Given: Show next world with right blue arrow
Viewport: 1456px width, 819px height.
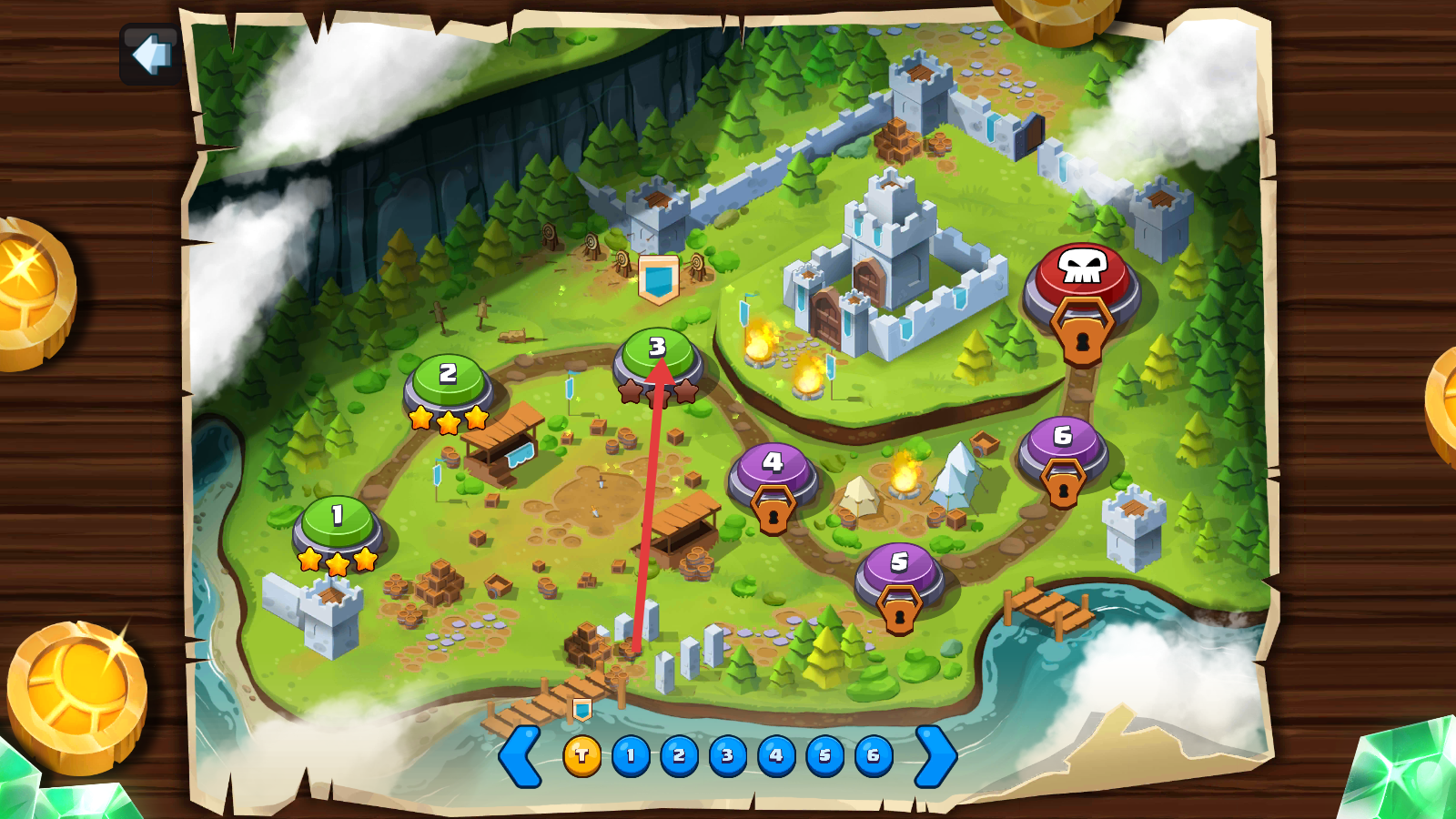Looking at the screenshot, I should click(x=935, y=755).
